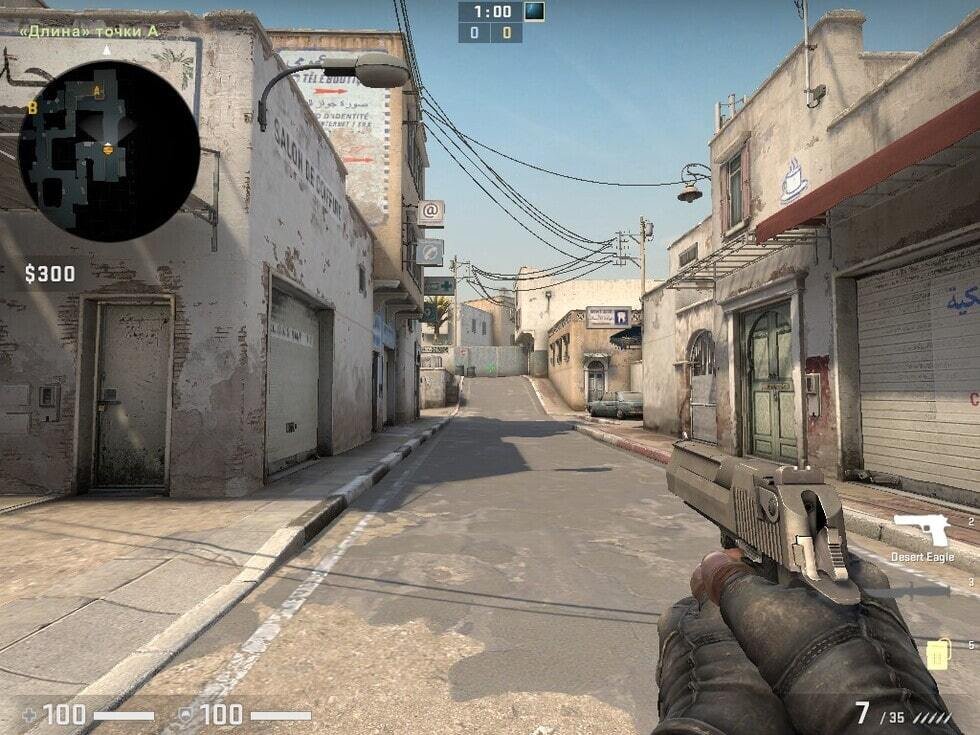Click the B bombsite marker on radar
Screen dimensions: 980x735
33,107
